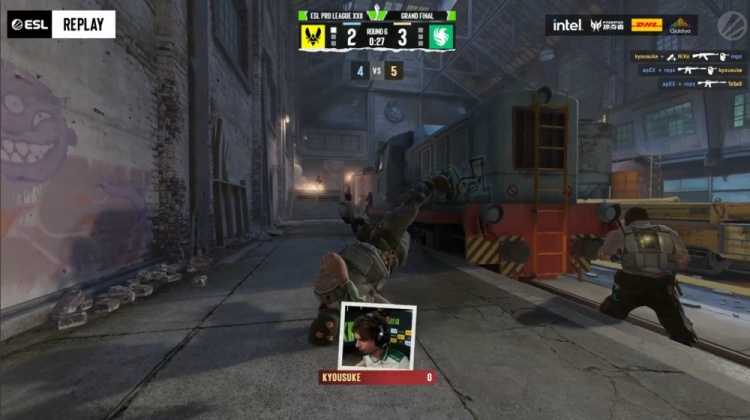
Task: Select the yellow Team Vitality logo
Action: pos(313,37)
